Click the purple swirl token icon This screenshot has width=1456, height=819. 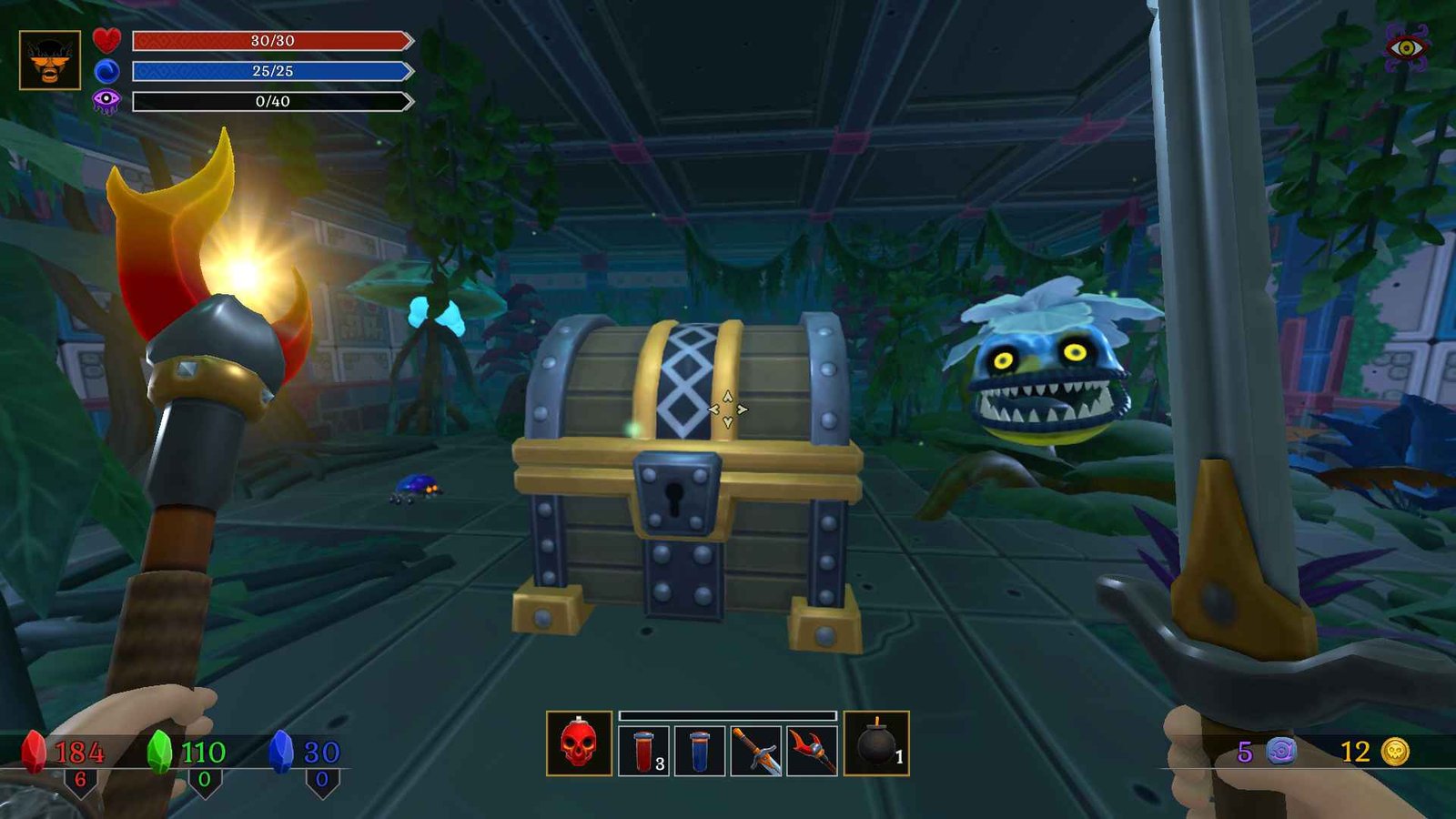[1280, 751]
